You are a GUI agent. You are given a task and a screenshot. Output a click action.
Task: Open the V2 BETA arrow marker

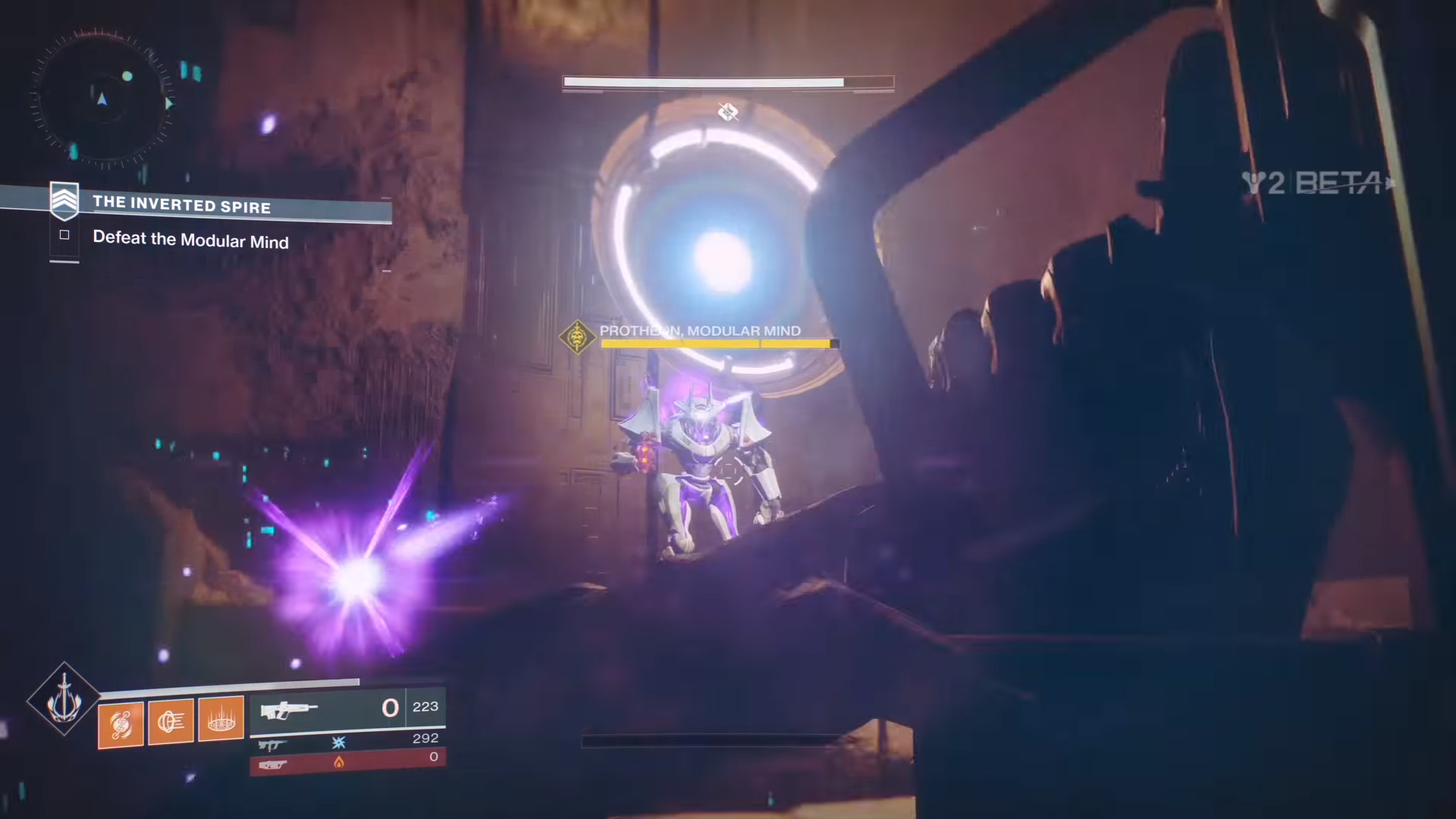coord(1390,182)
